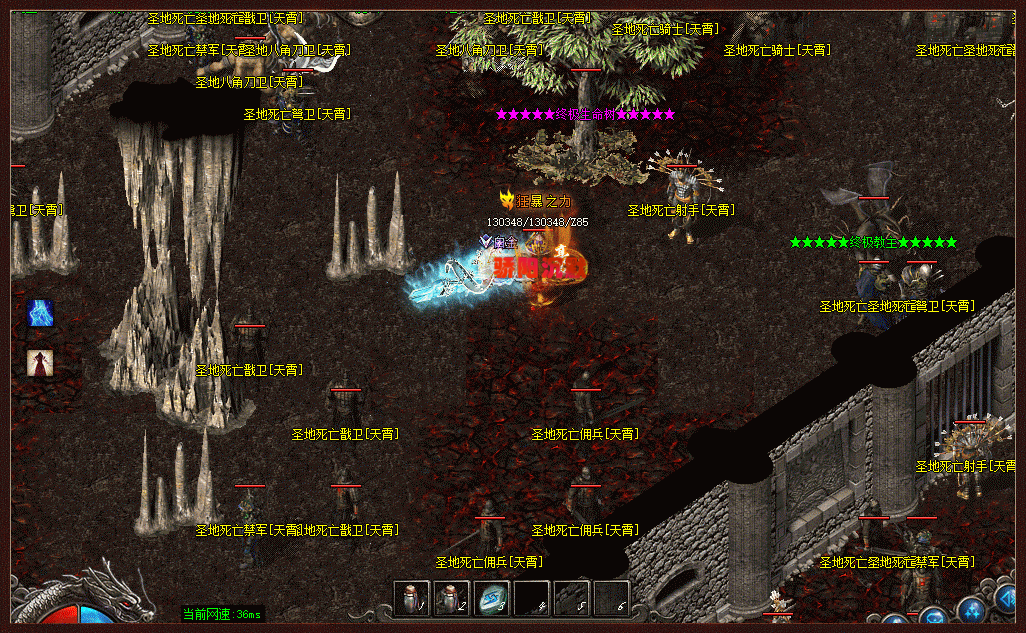The height and width of the screenshot is (633, 1026).
Task: Use the potion in hotbar slot 1
Action: [x=411, y=598]
